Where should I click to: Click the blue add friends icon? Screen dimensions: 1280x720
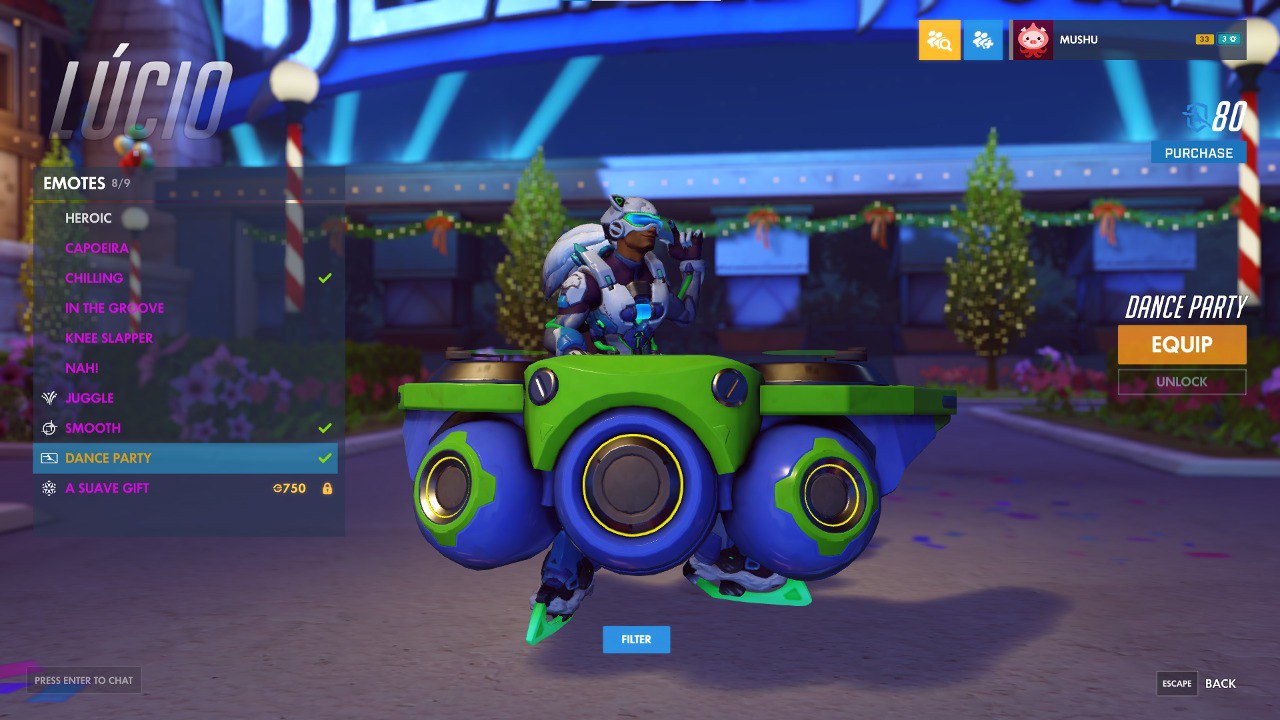pos(983,40)
